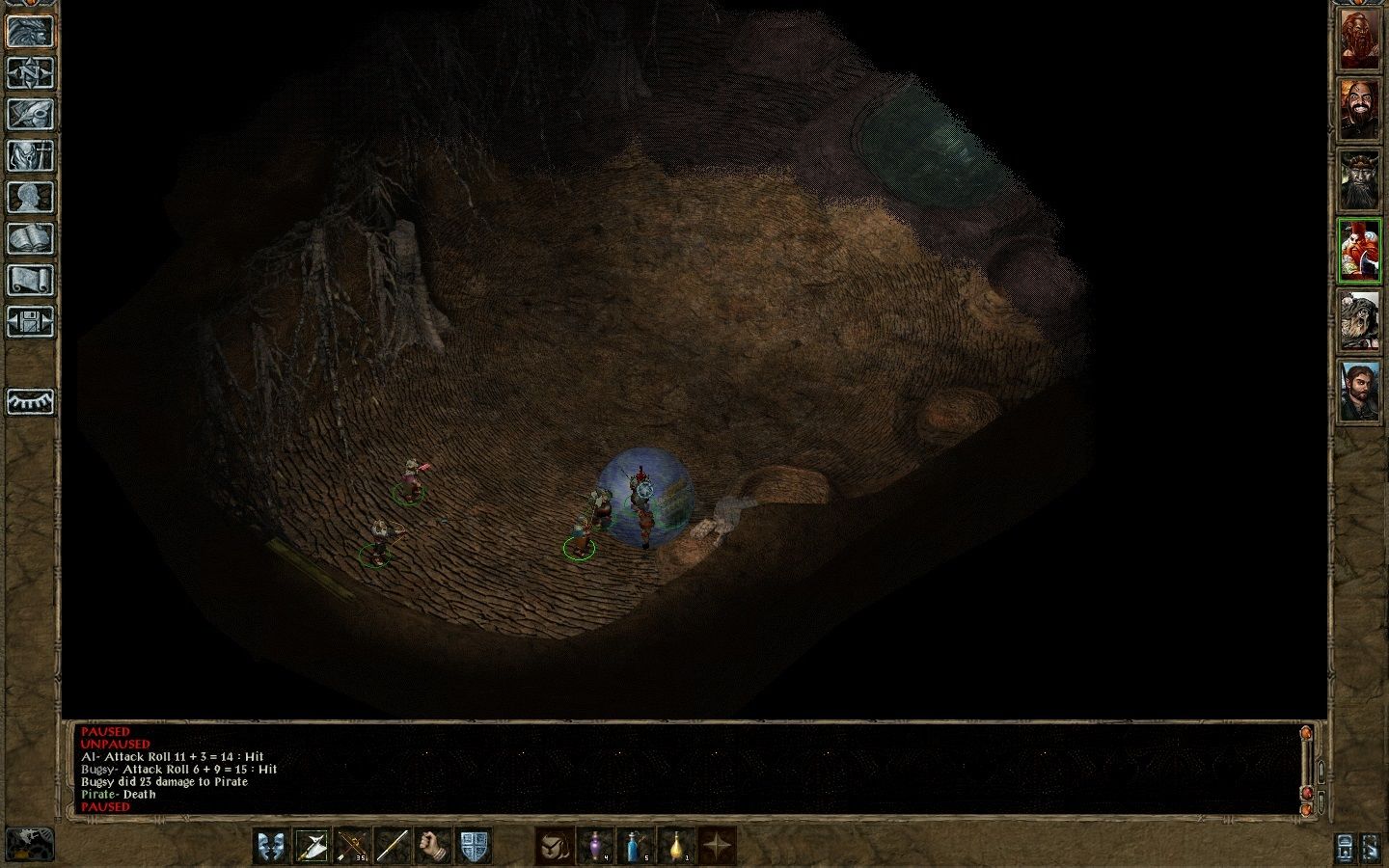Select the grinning black-bearded party portrait

[x=1359, y=108]
